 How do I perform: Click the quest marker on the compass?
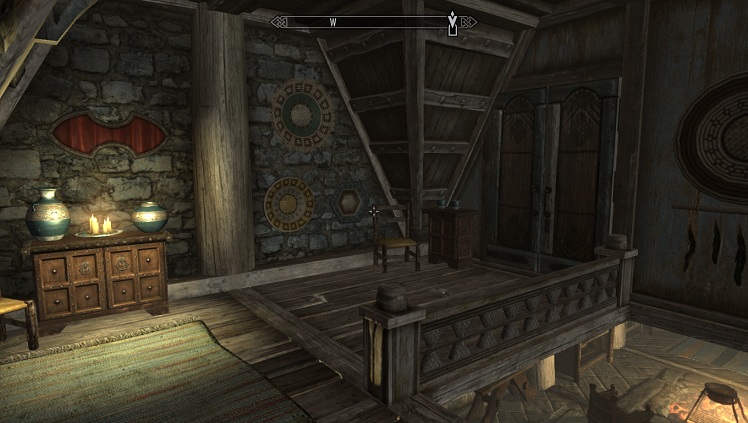coord(453,22)
